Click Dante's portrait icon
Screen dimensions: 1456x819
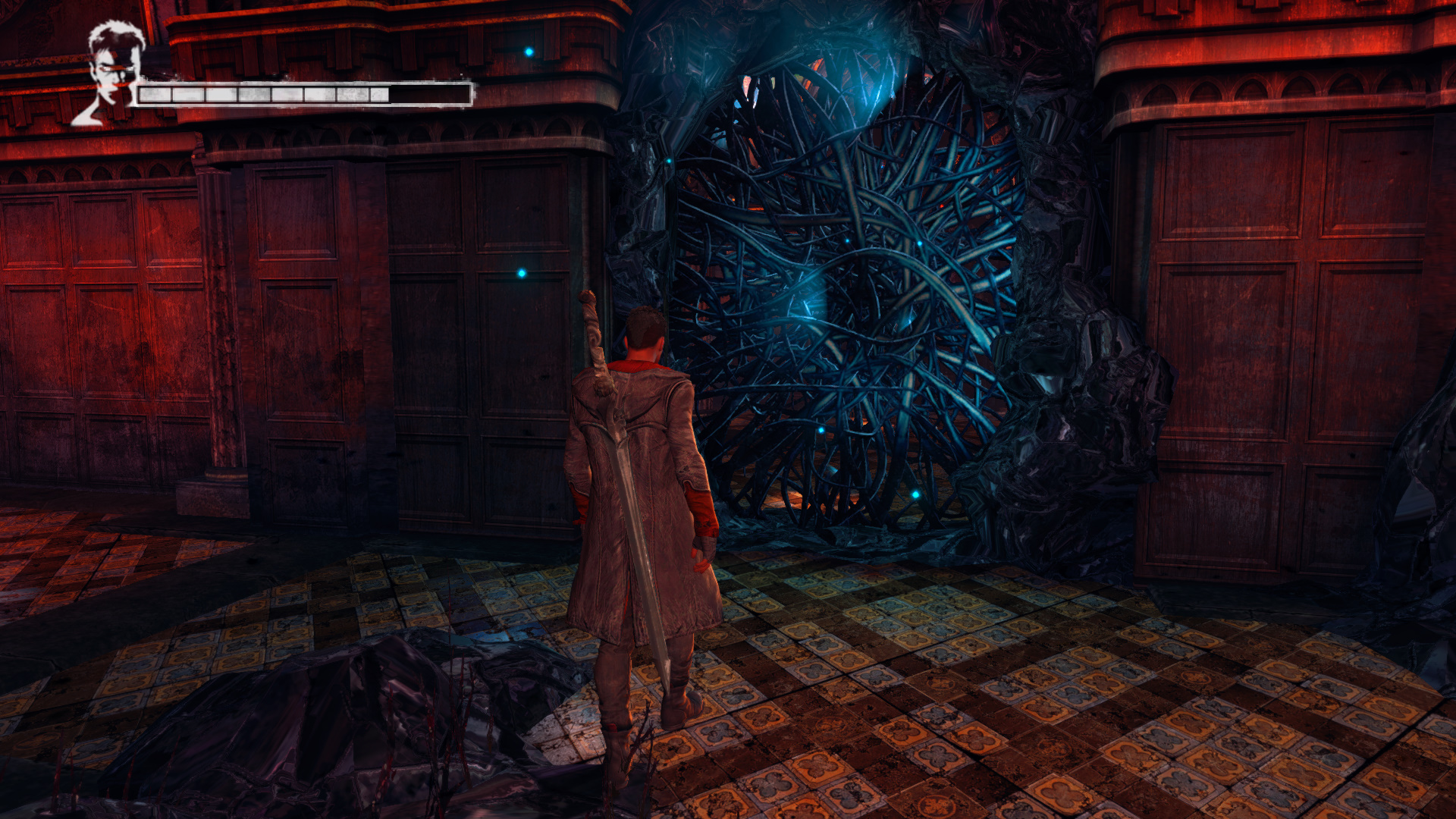click(x=111, y=74)
